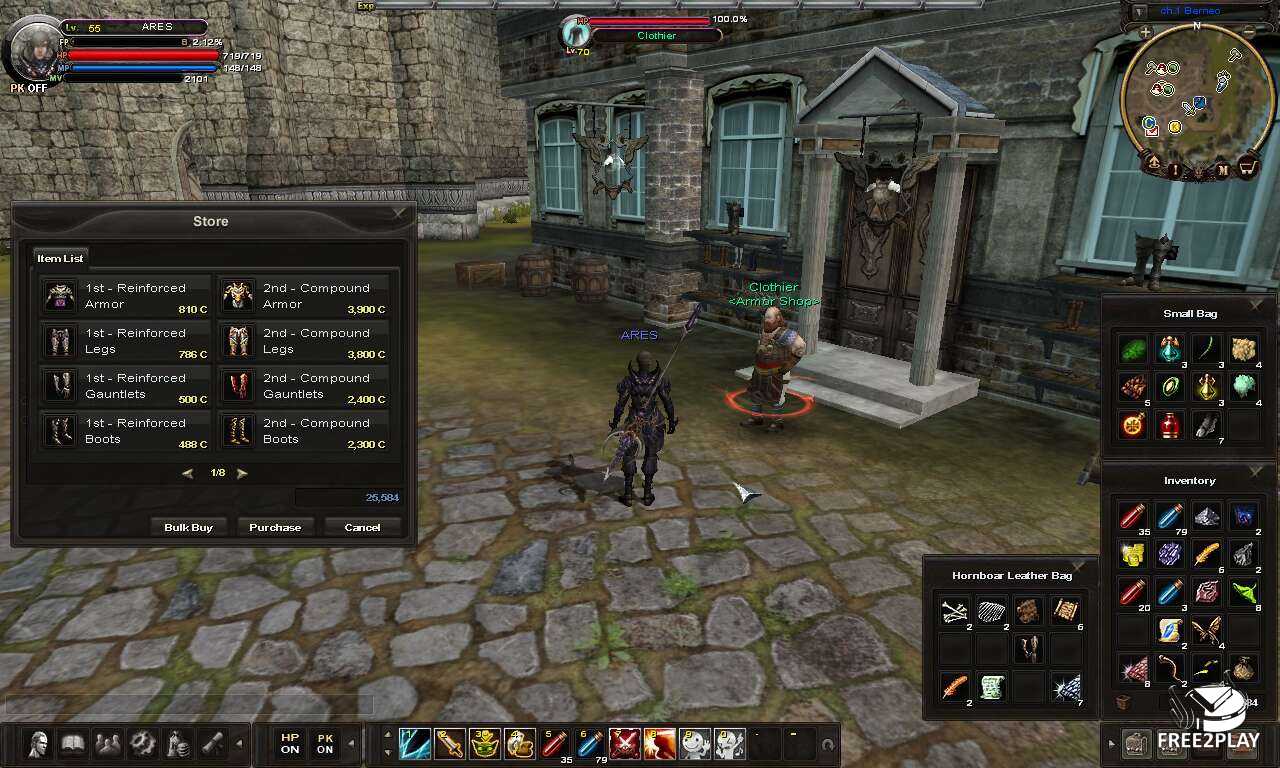1280x768 pixels.
Task: Go to the next store page arrow
Action: (242, 473)
